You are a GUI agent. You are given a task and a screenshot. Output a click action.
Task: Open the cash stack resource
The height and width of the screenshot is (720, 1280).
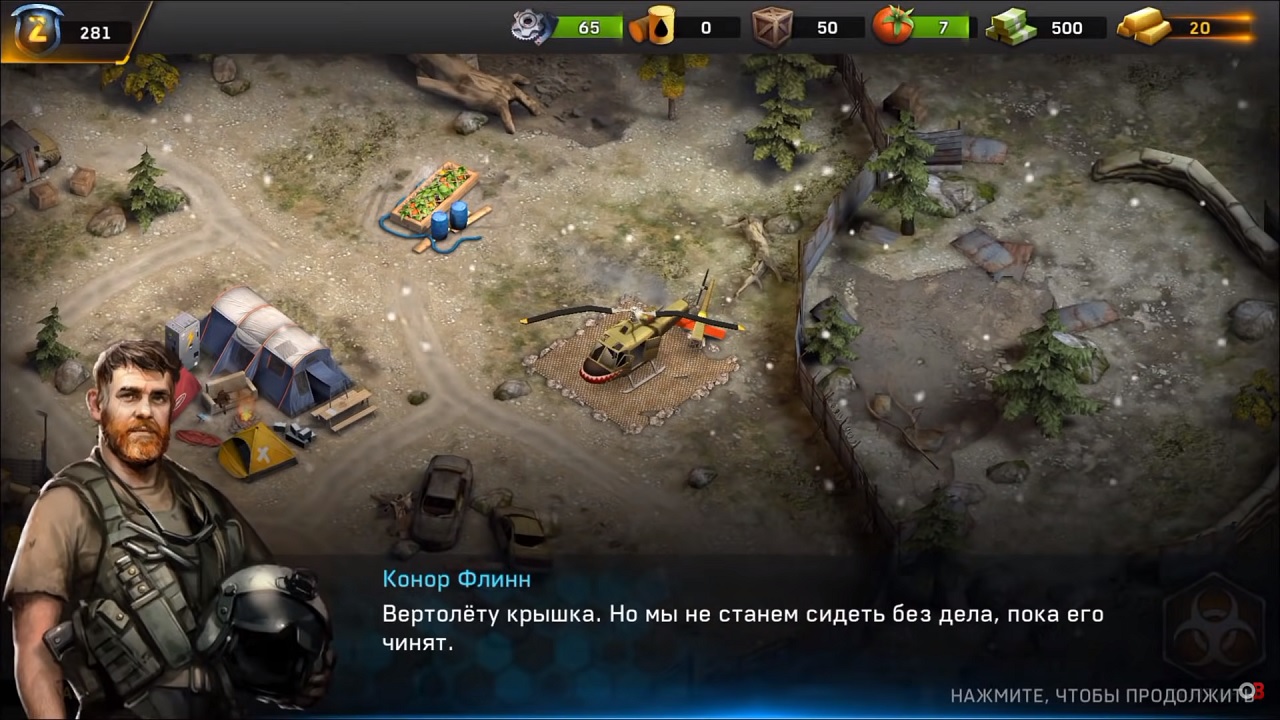1011,27
